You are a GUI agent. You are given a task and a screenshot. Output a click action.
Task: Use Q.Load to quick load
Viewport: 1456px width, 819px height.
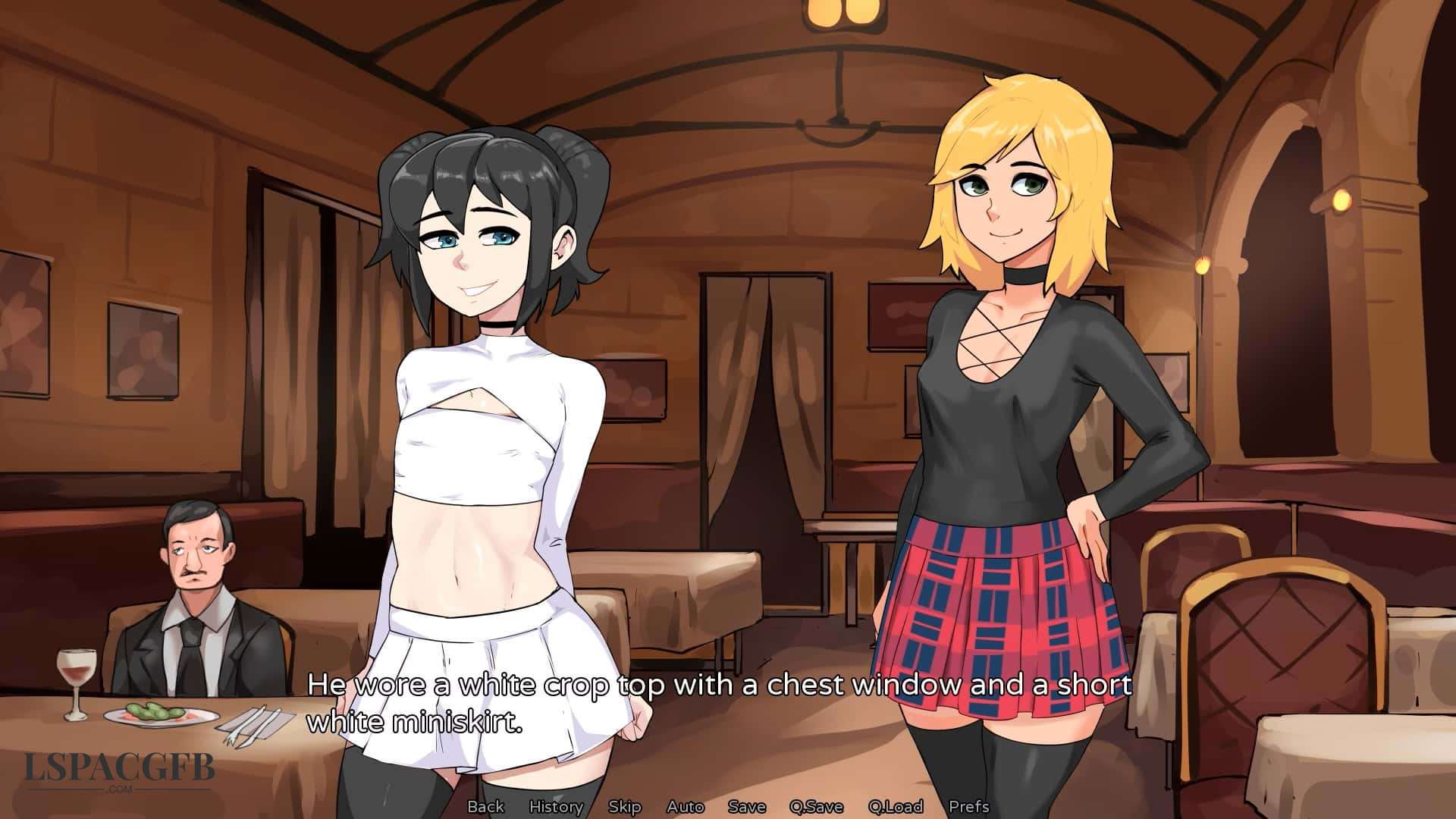click(895, 806)
